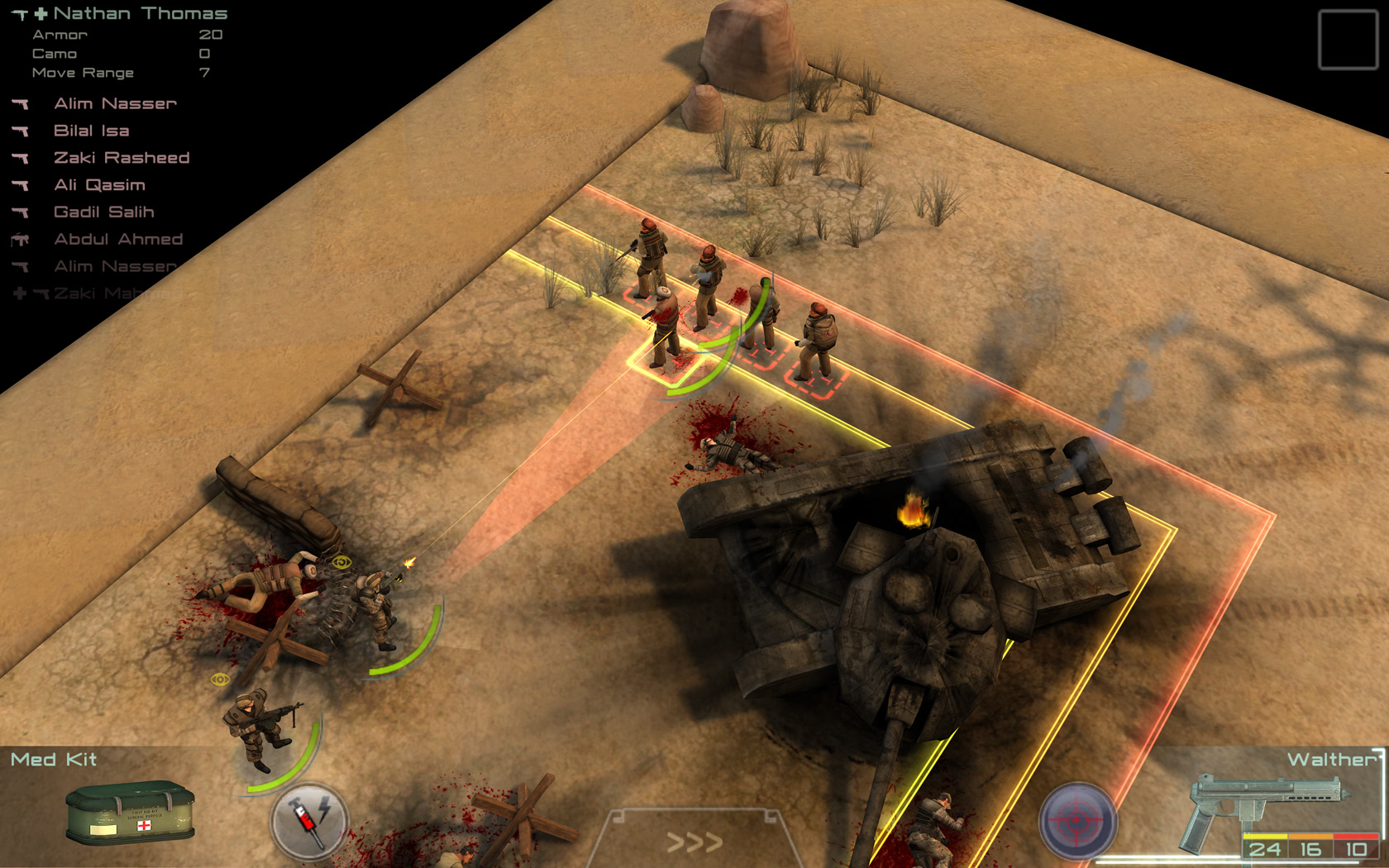This screenshot has height=868, width=1389.
Task: Click the rifle icon beside Abdul Ahmed
Action: [21, 240]
